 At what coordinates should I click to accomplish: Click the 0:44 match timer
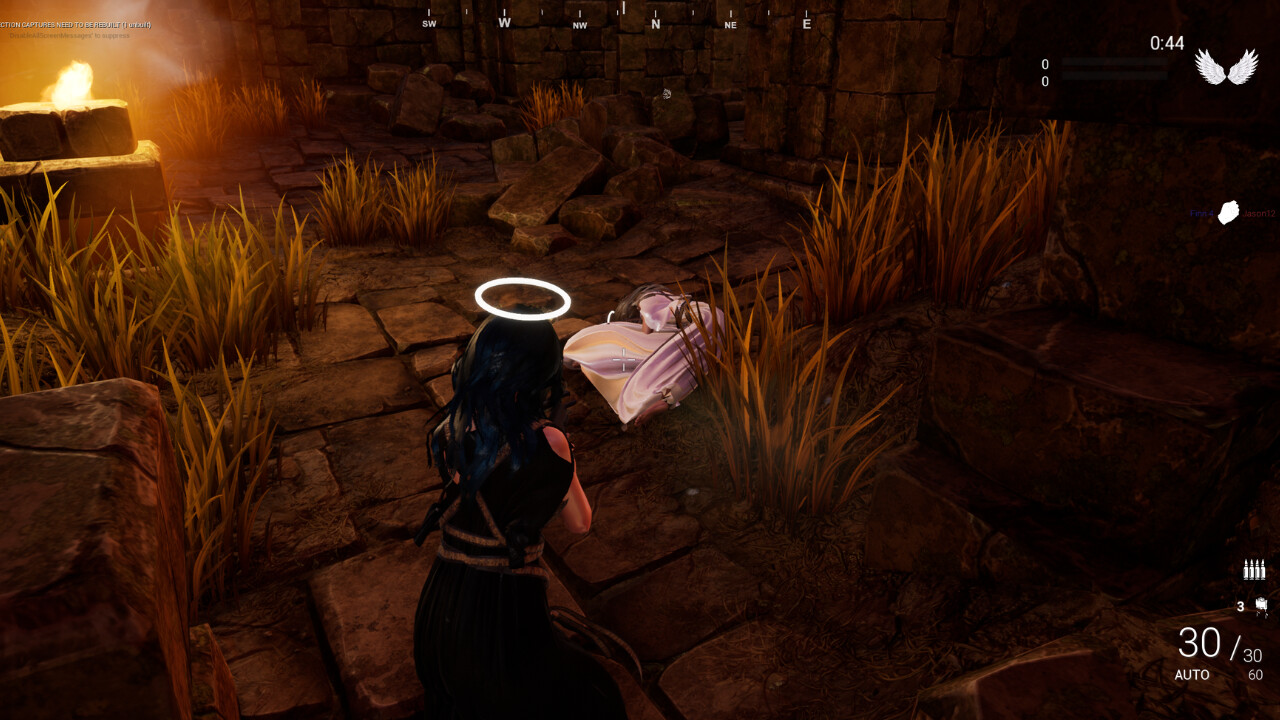point(1166,44)
